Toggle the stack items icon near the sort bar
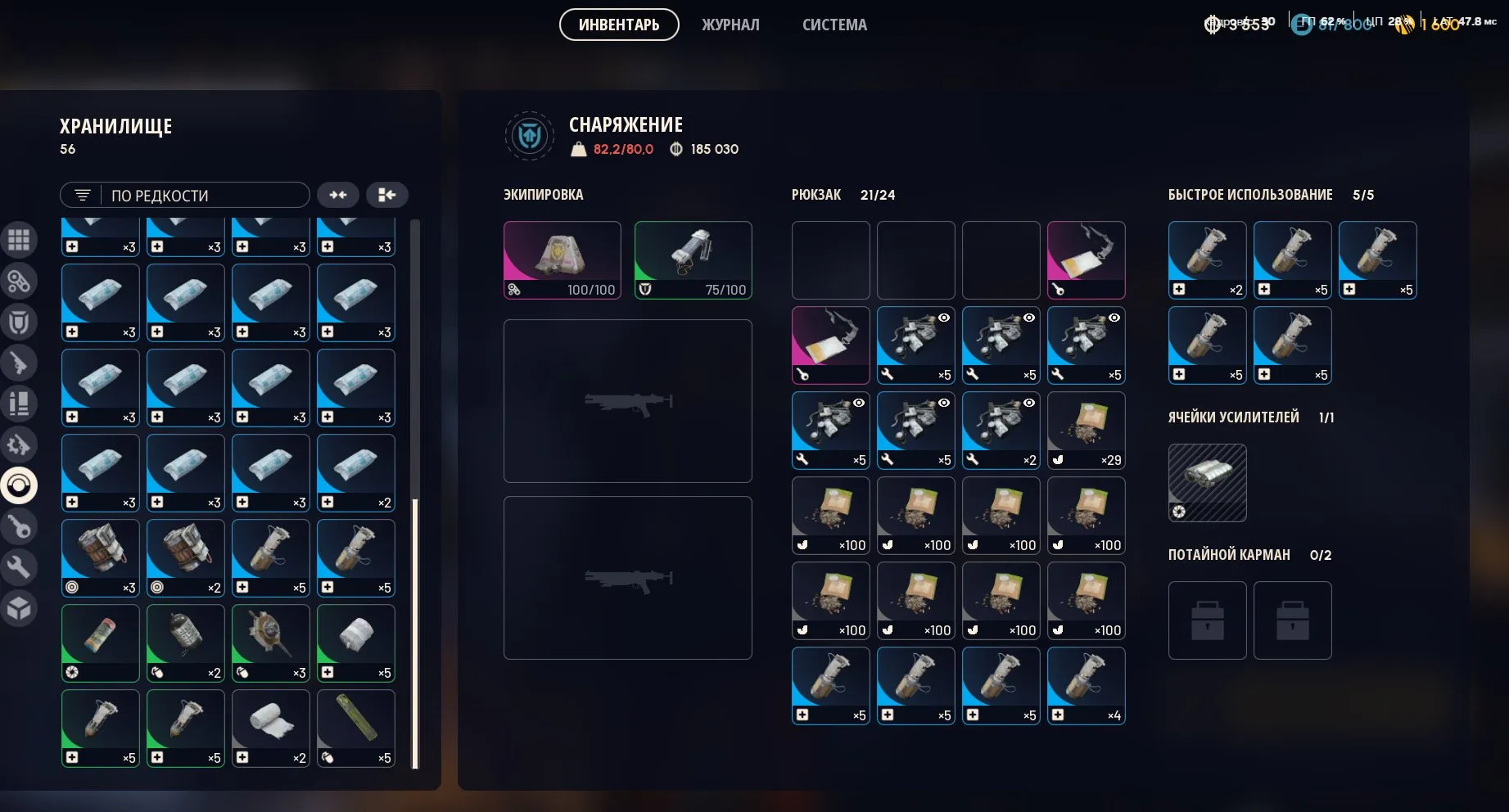 [x=338, y=195]
